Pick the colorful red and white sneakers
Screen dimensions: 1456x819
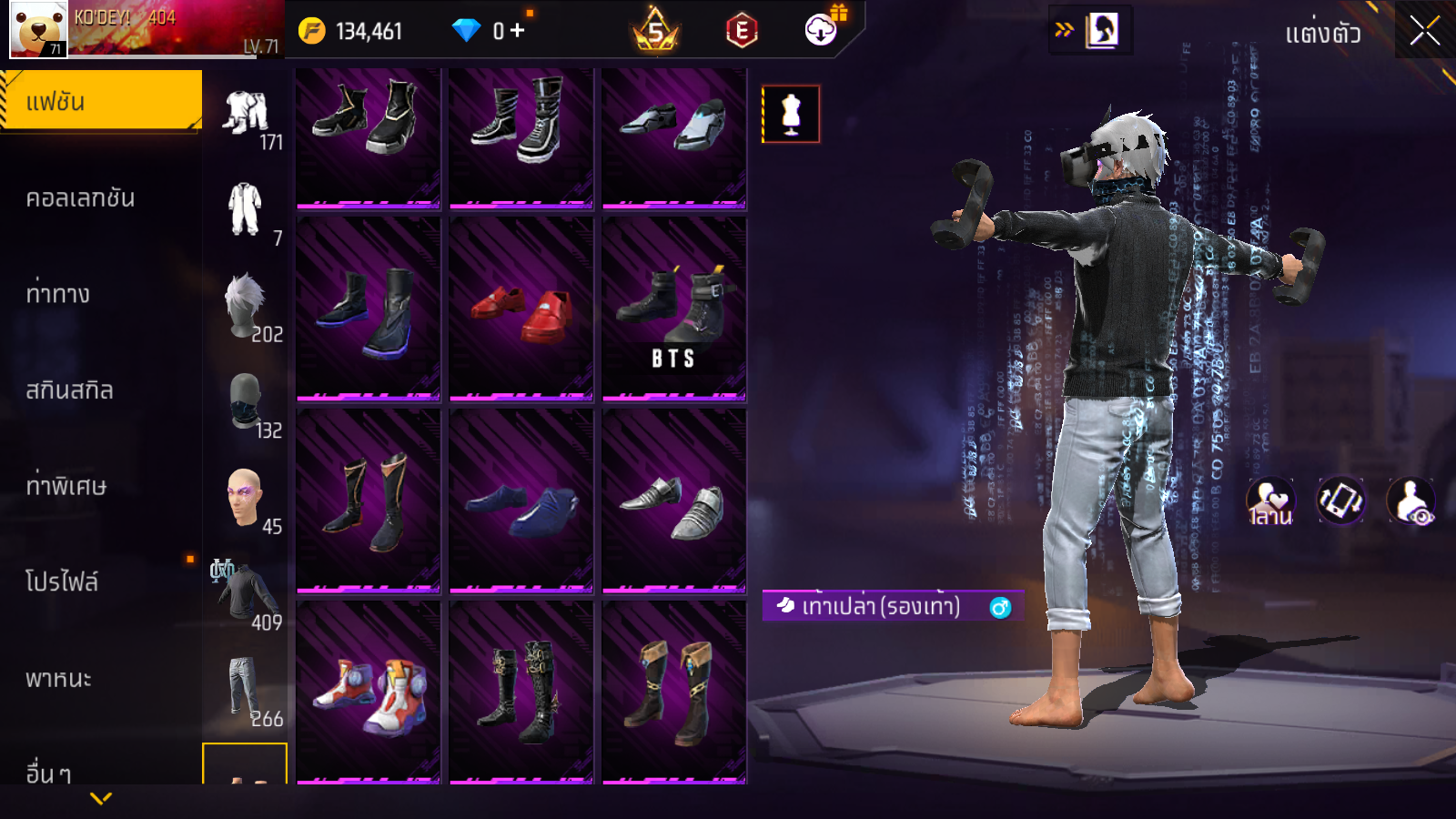369,692
